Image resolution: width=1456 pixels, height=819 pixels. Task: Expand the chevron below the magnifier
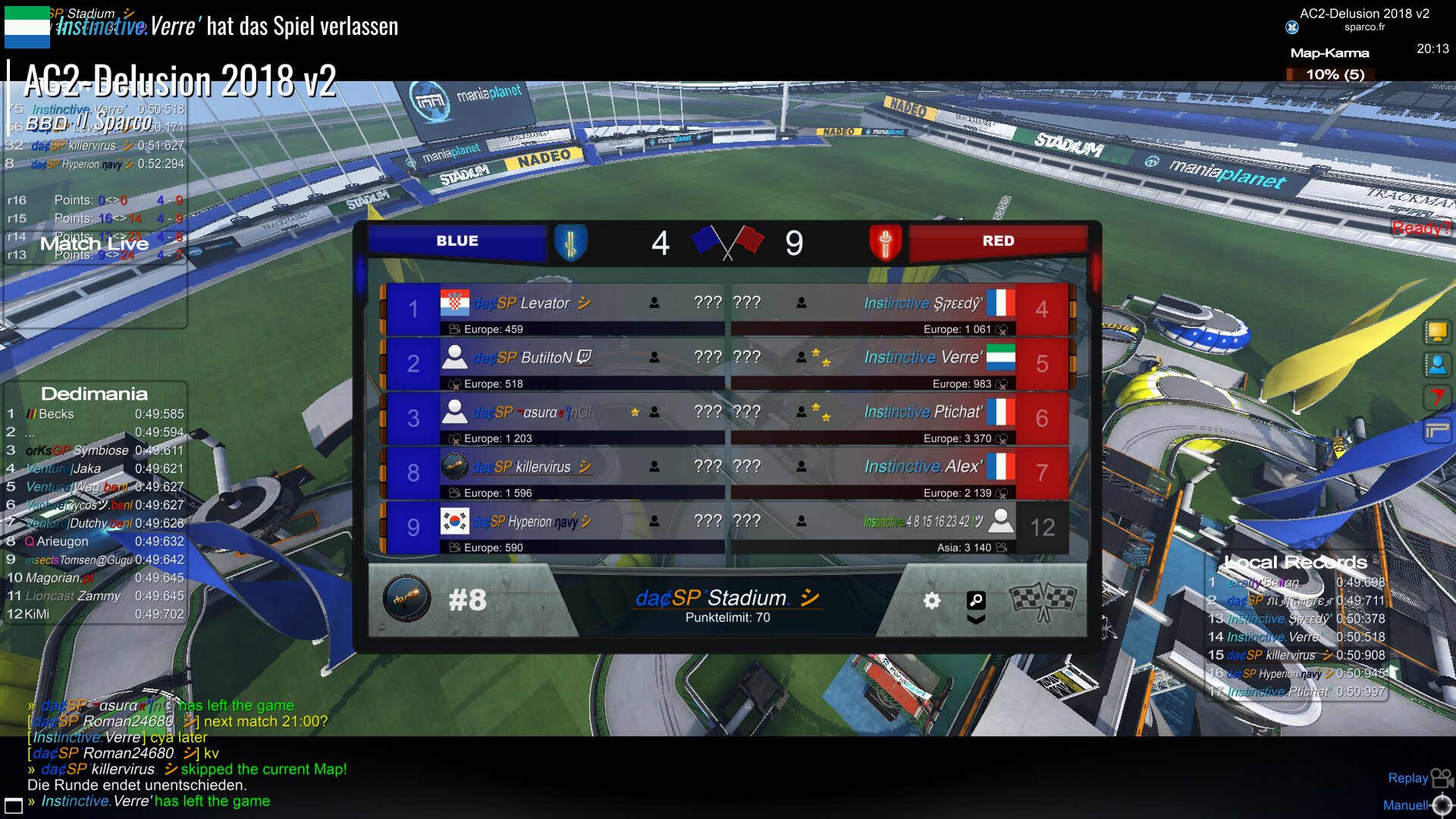click(976, 620)
